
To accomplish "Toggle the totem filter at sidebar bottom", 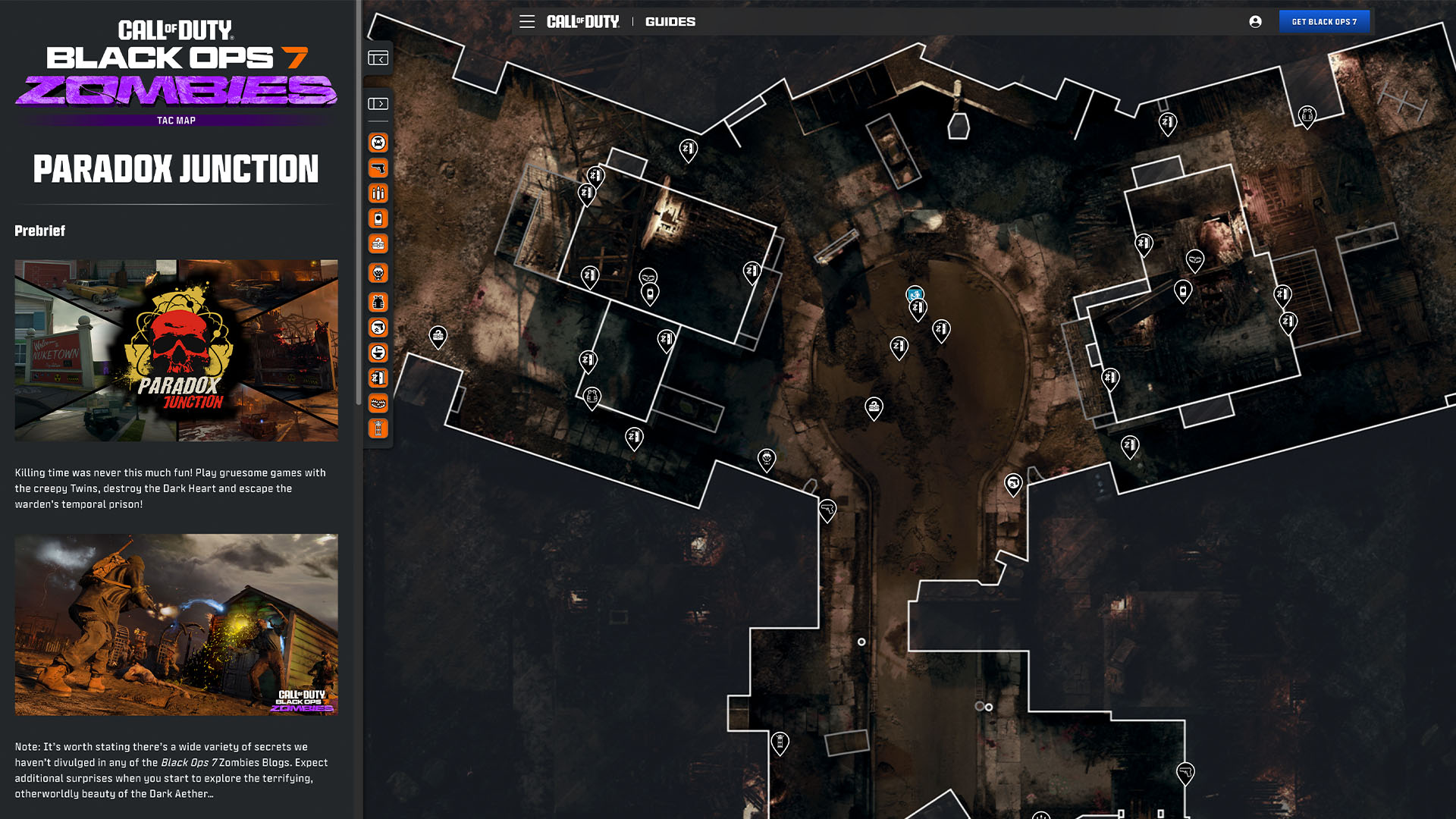I will point(377,429).
